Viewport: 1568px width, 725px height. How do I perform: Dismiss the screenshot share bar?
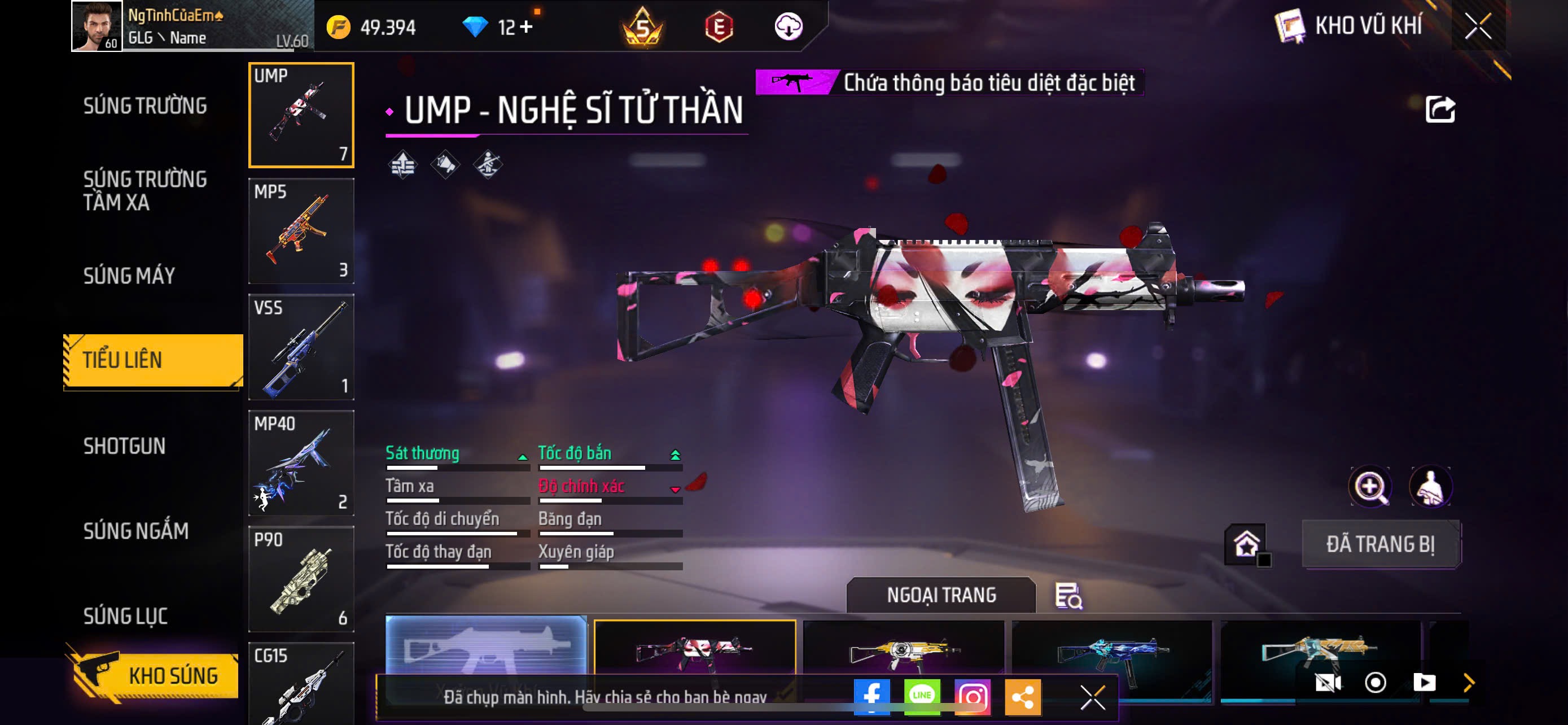[x=1093, y=697]
